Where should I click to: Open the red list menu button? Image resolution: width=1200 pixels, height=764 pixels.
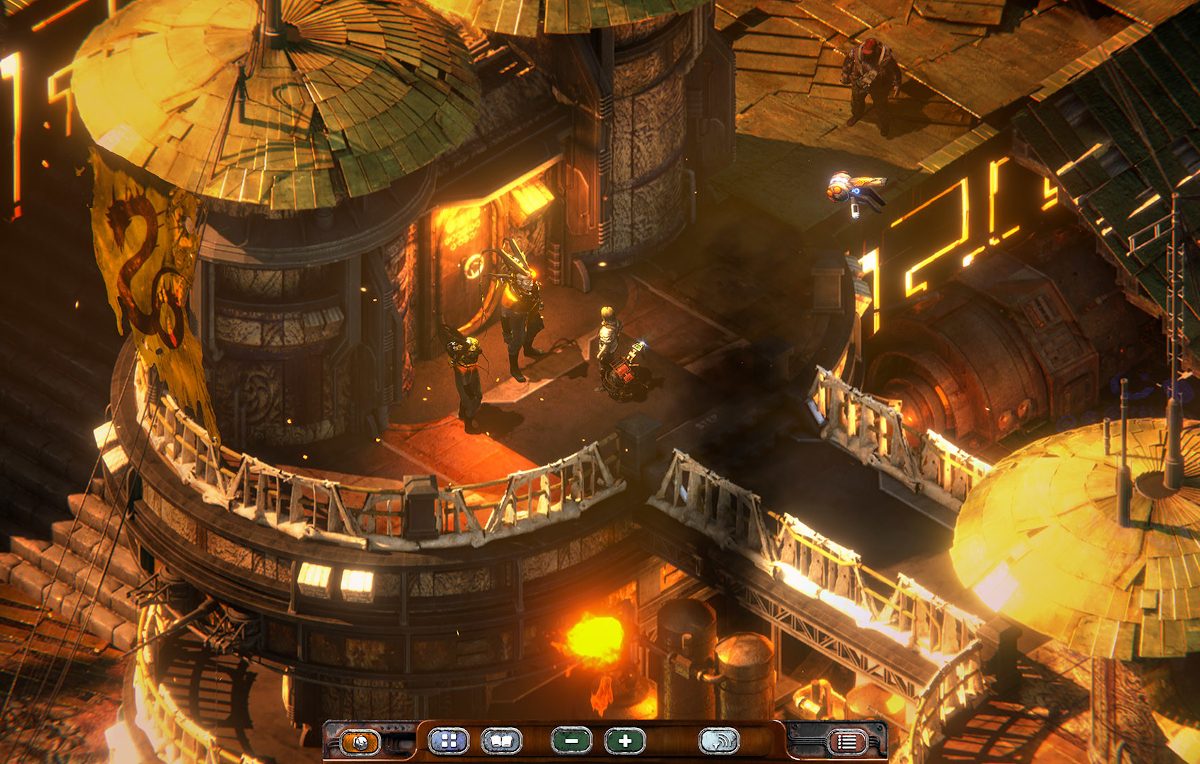pyautogui.click(x=847, y=742)
